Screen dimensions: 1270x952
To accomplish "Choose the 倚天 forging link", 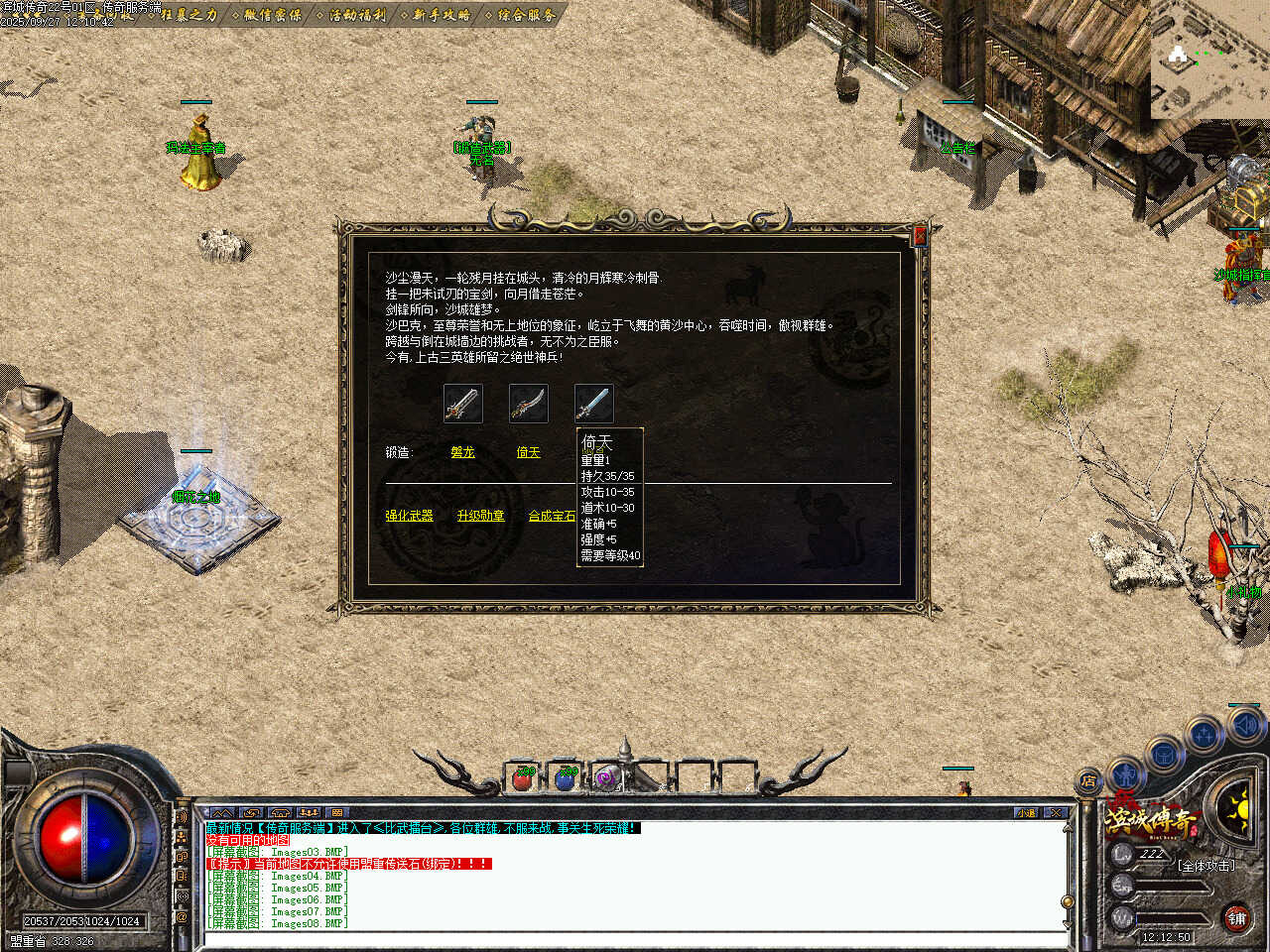I will pos(528,452).
